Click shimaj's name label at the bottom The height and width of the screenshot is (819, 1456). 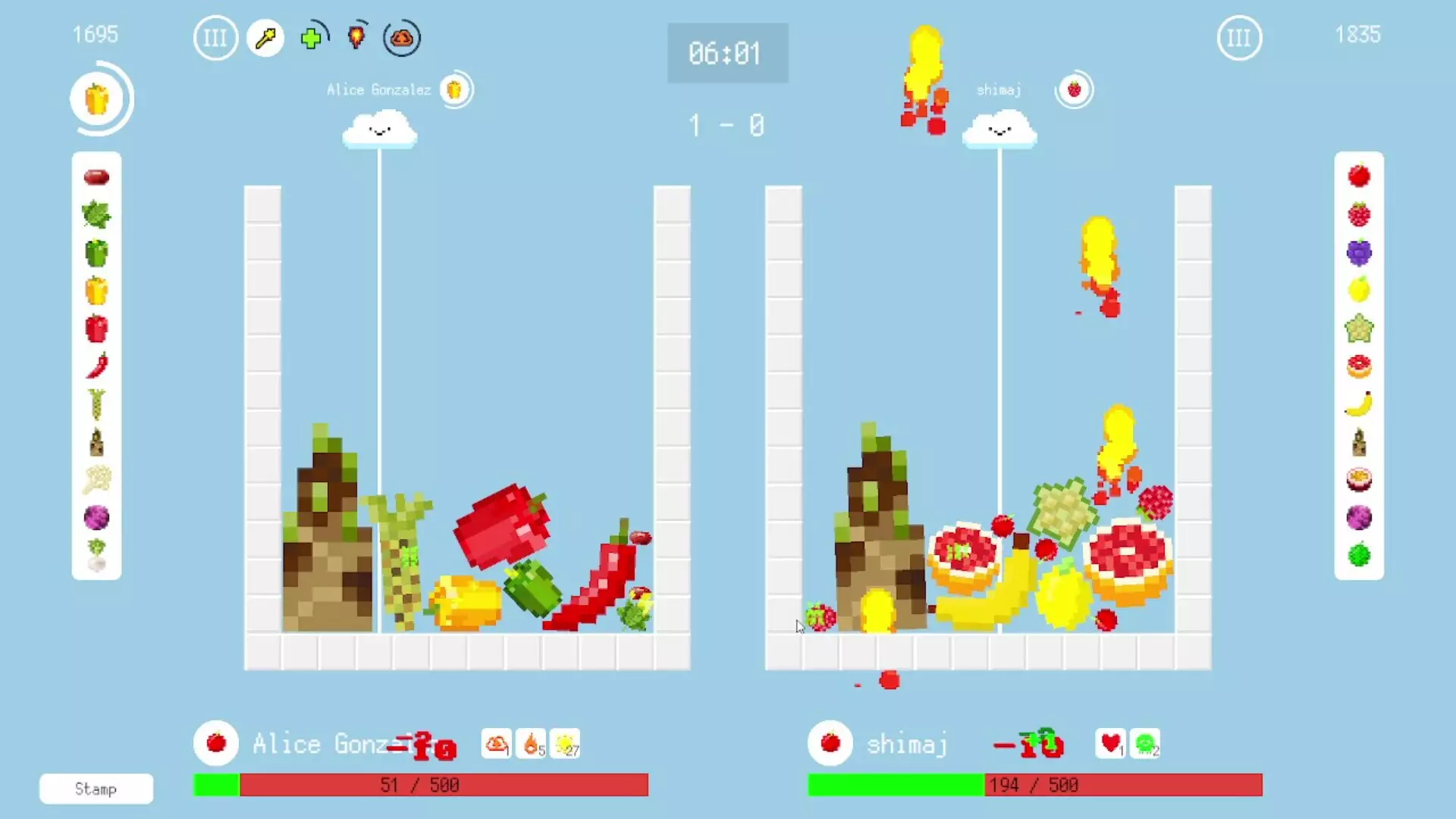(x=907, y=744)
